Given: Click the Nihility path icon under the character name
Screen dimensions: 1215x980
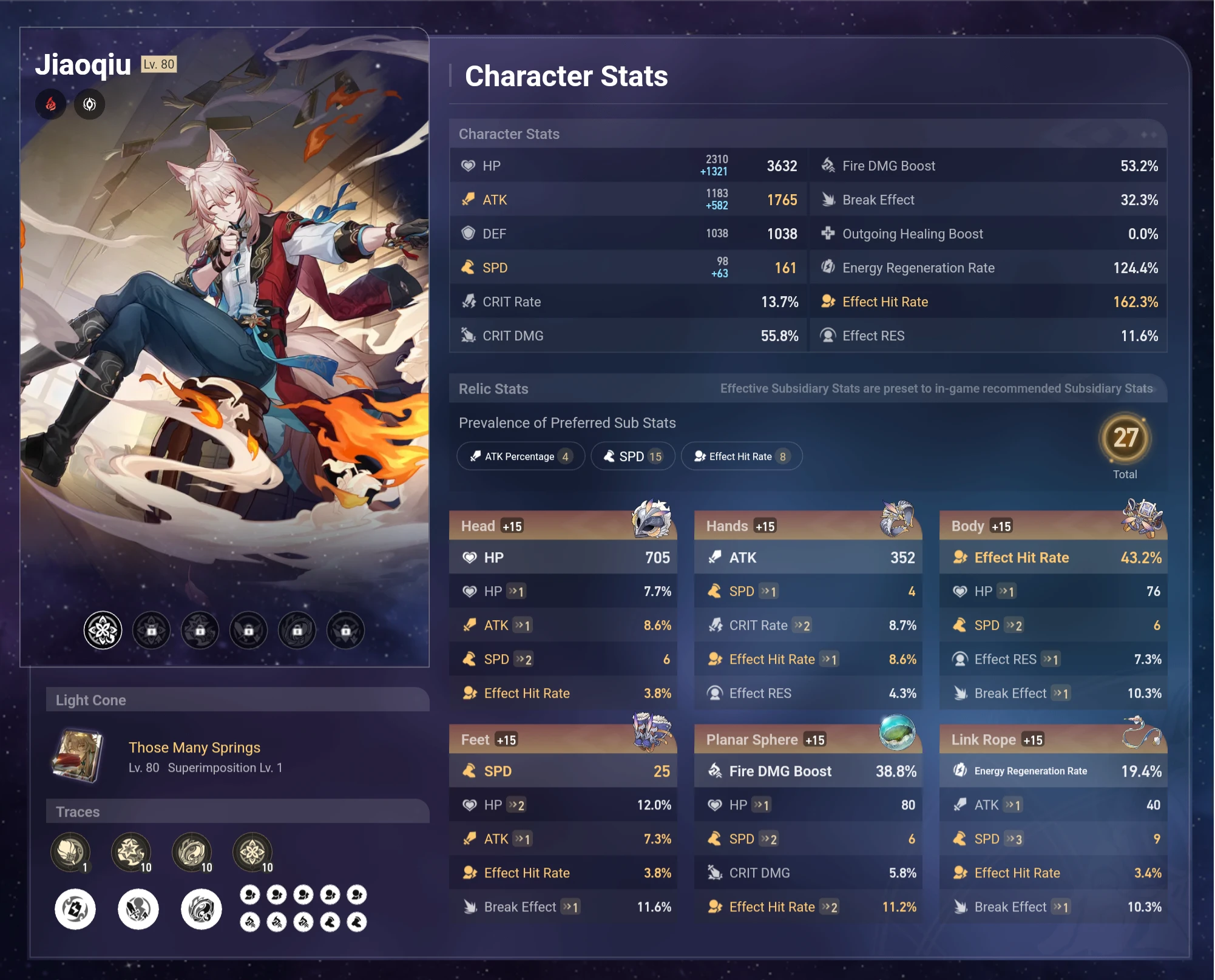Looking at the screenshot, I should click(x=89, y=104).
